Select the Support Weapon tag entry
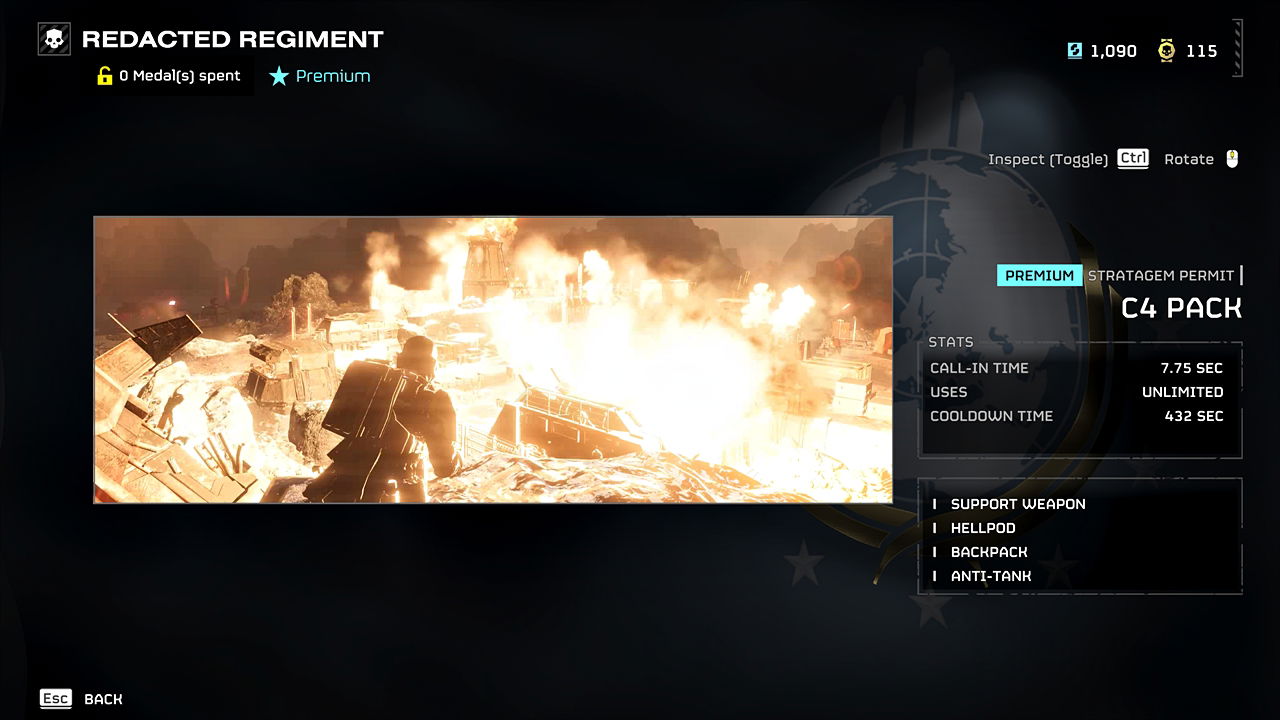Screen dimensions: 1280x720 pos(1018,504)
